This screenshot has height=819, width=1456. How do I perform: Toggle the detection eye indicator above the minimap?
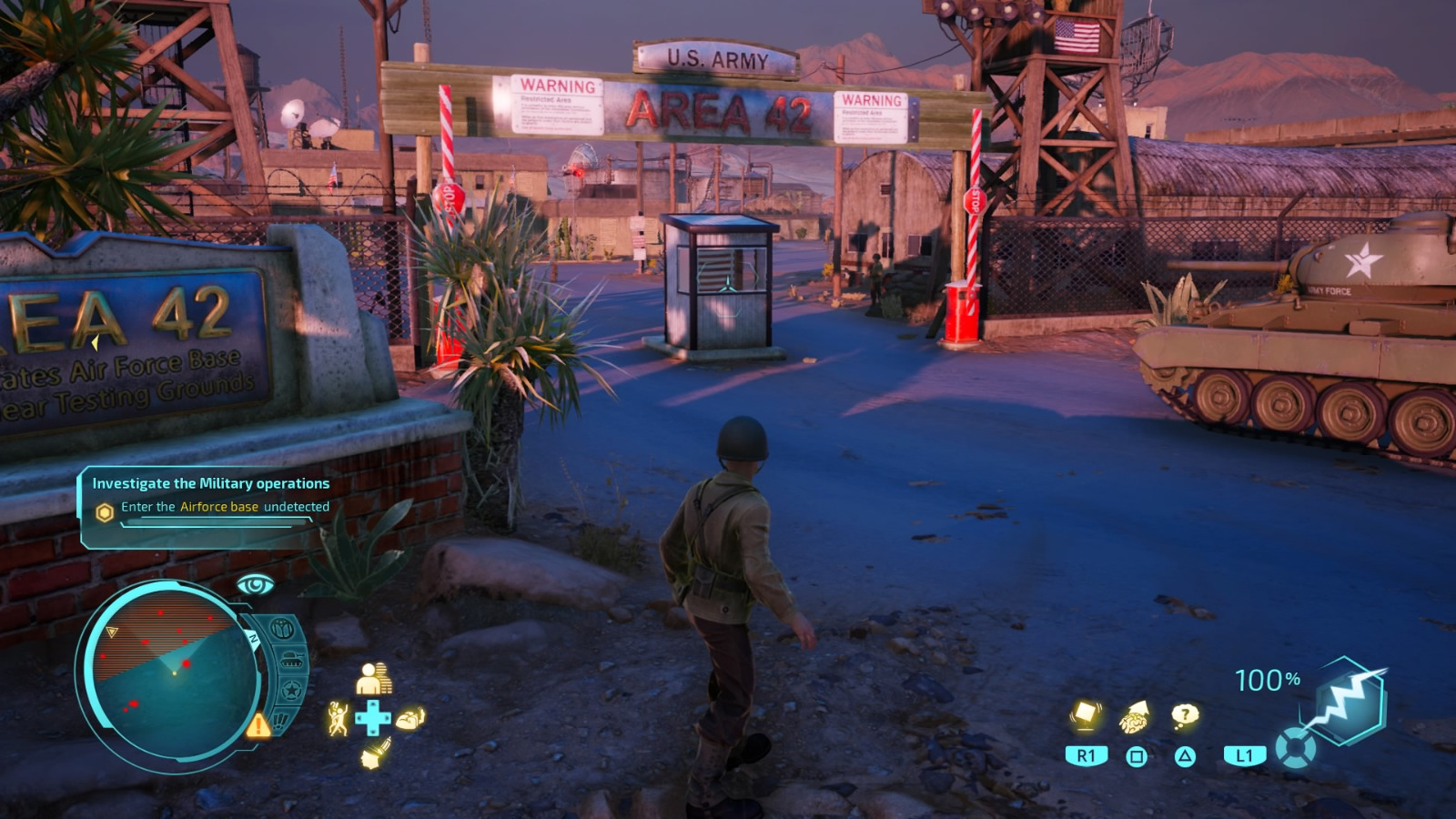pyautogui.click(x=255, y=582)
